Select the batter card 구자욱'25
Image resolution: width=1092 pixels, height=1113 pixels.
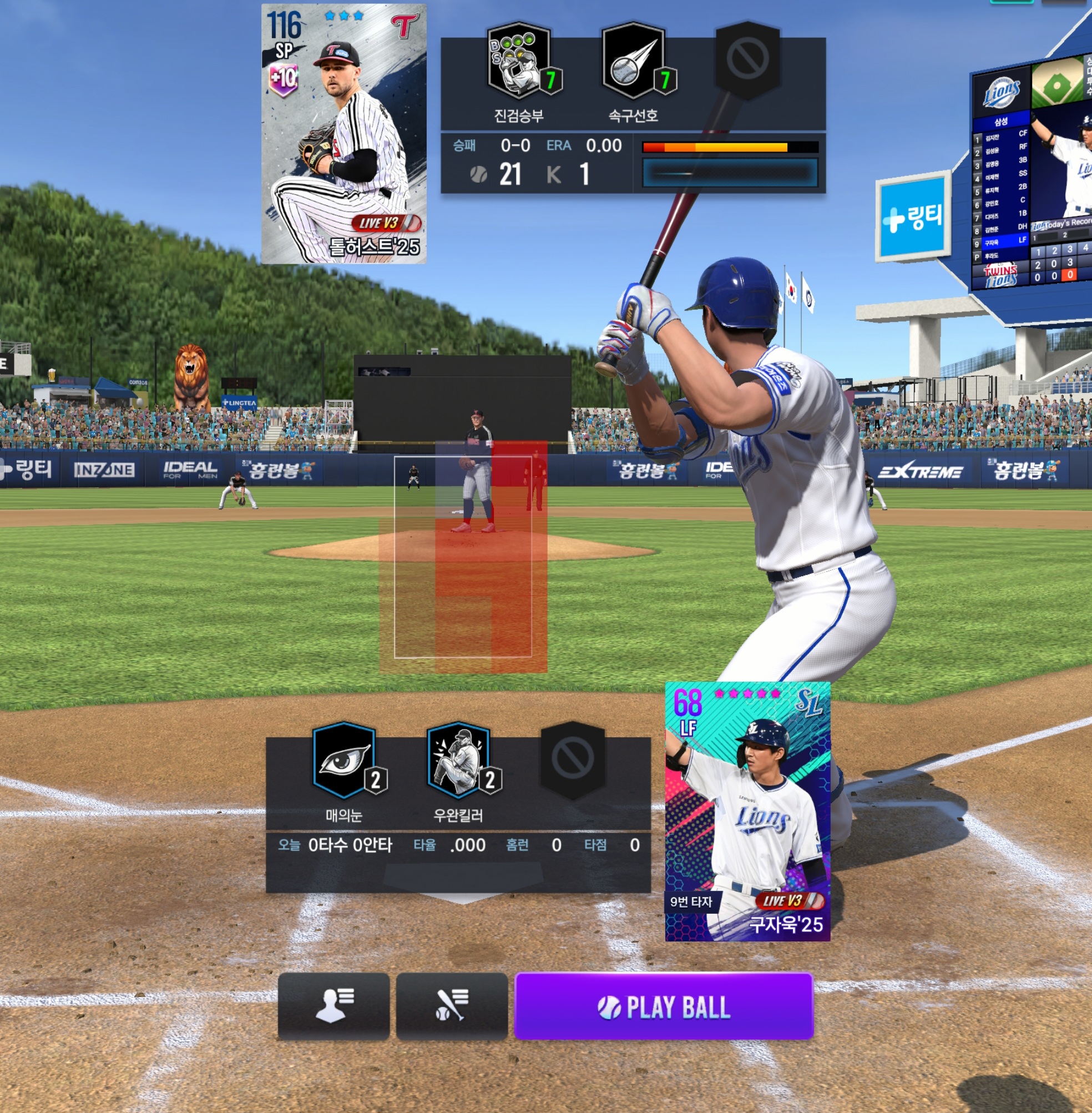[747, 811]
